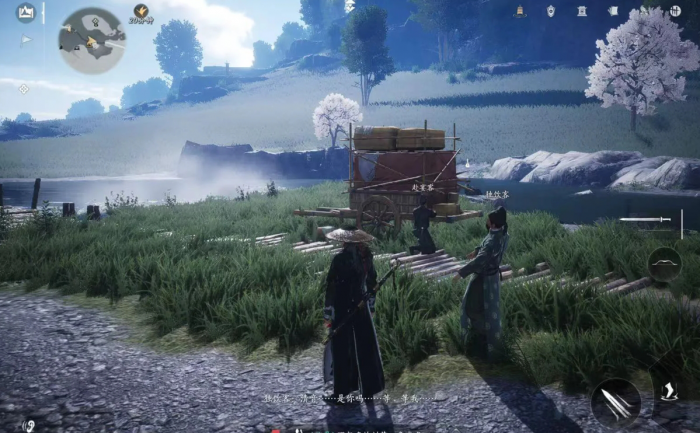This screenshot has width=700, height=433.
Task: Open the golden arrow quest tracker icon
Action: pyautogui.click(x=141, y=11)
